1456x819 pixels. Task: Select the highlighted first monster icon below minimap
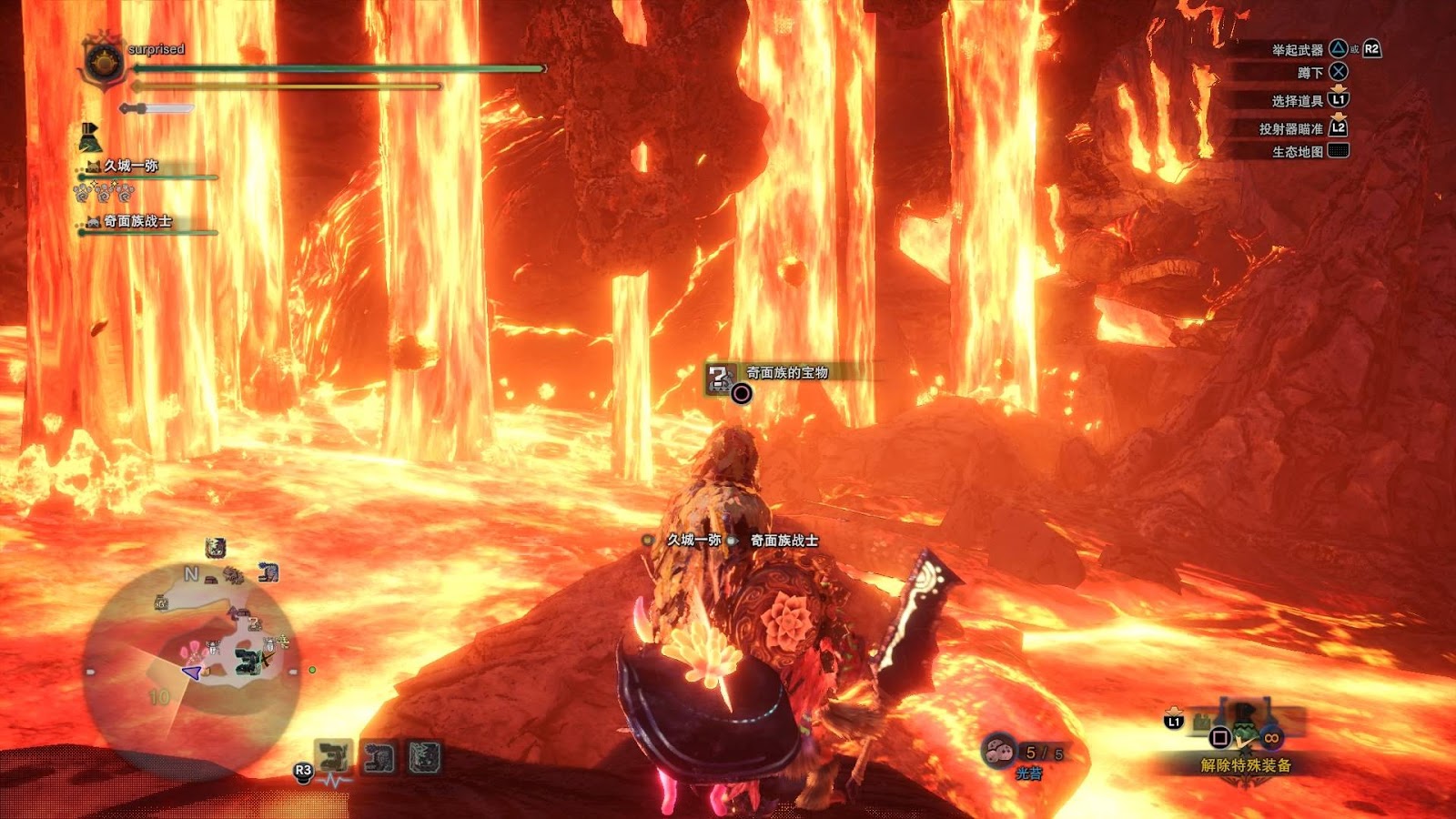pos(333,757)
